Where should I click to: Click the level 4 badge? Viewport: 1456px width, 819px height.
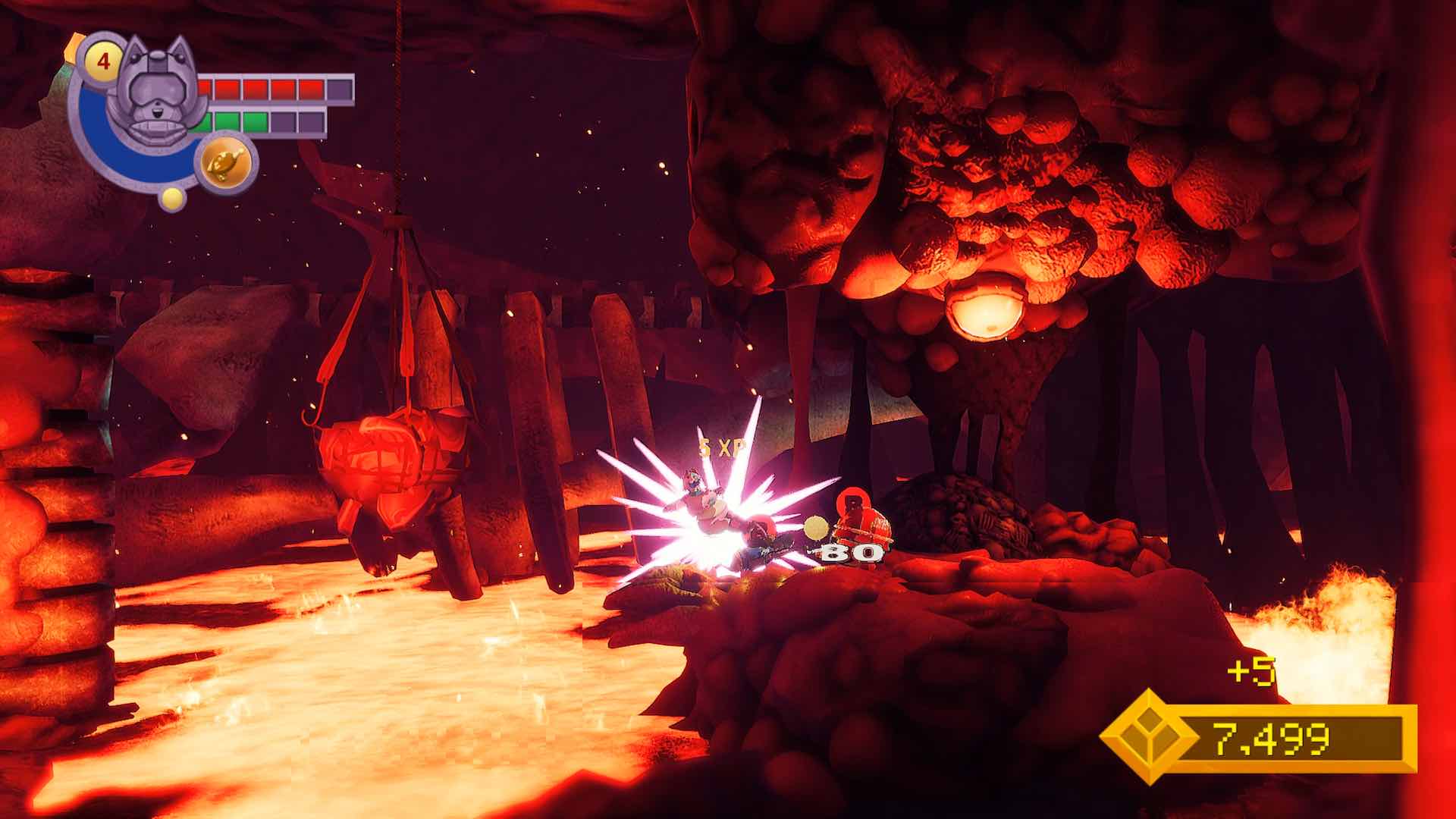pos(105,61)
